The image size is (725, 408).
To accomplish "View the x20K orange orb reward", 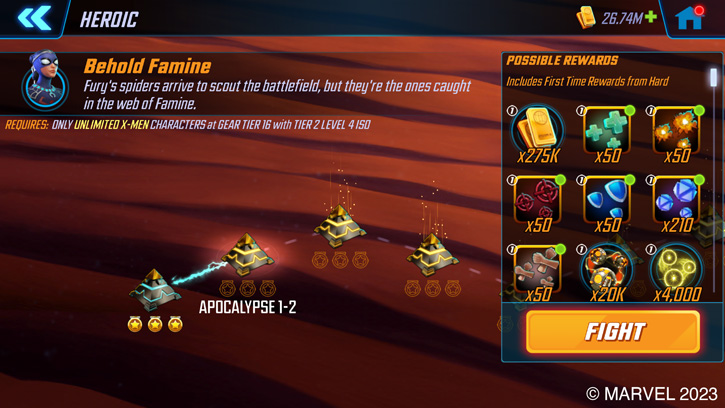I will 607,270.
